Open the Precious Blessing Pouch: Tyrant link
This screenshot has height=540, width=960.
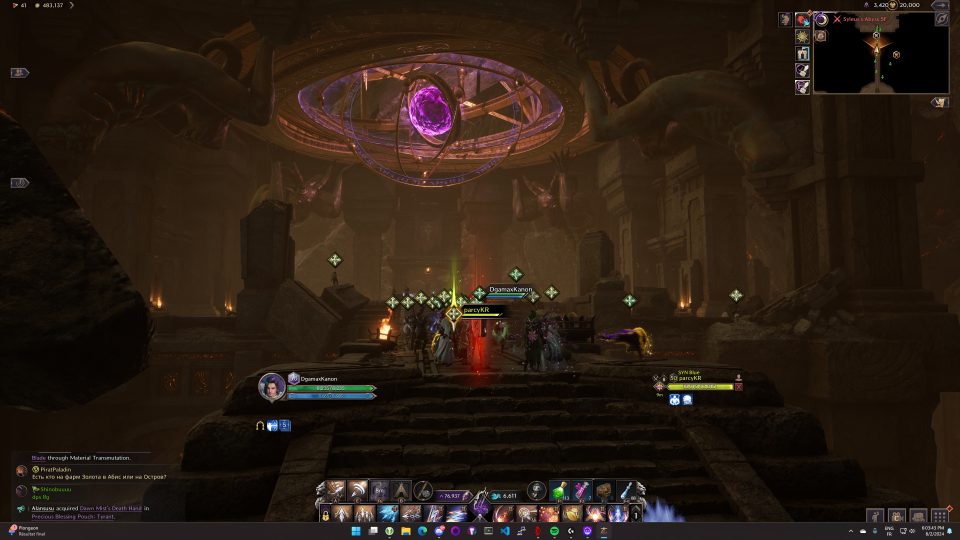[x=72, y=517]
